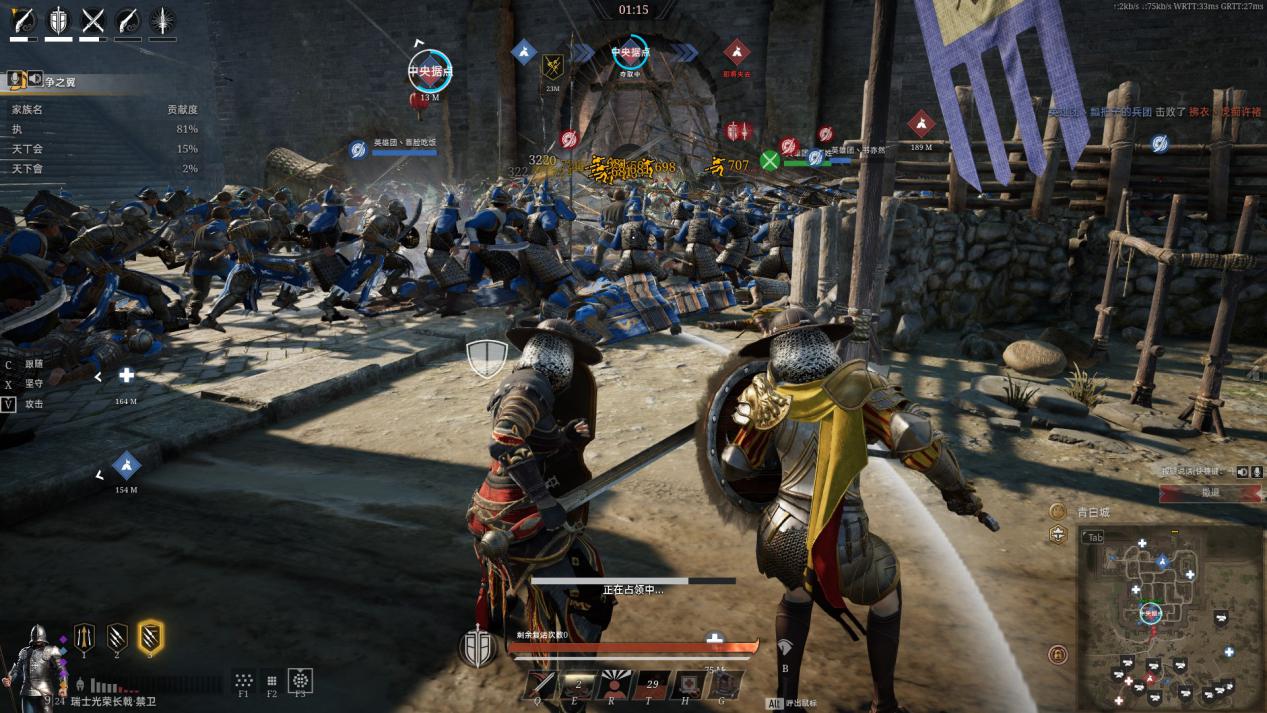Select the crossed swords icon at top left
The image size is (1267, 713).
click(x=93, y=20)
